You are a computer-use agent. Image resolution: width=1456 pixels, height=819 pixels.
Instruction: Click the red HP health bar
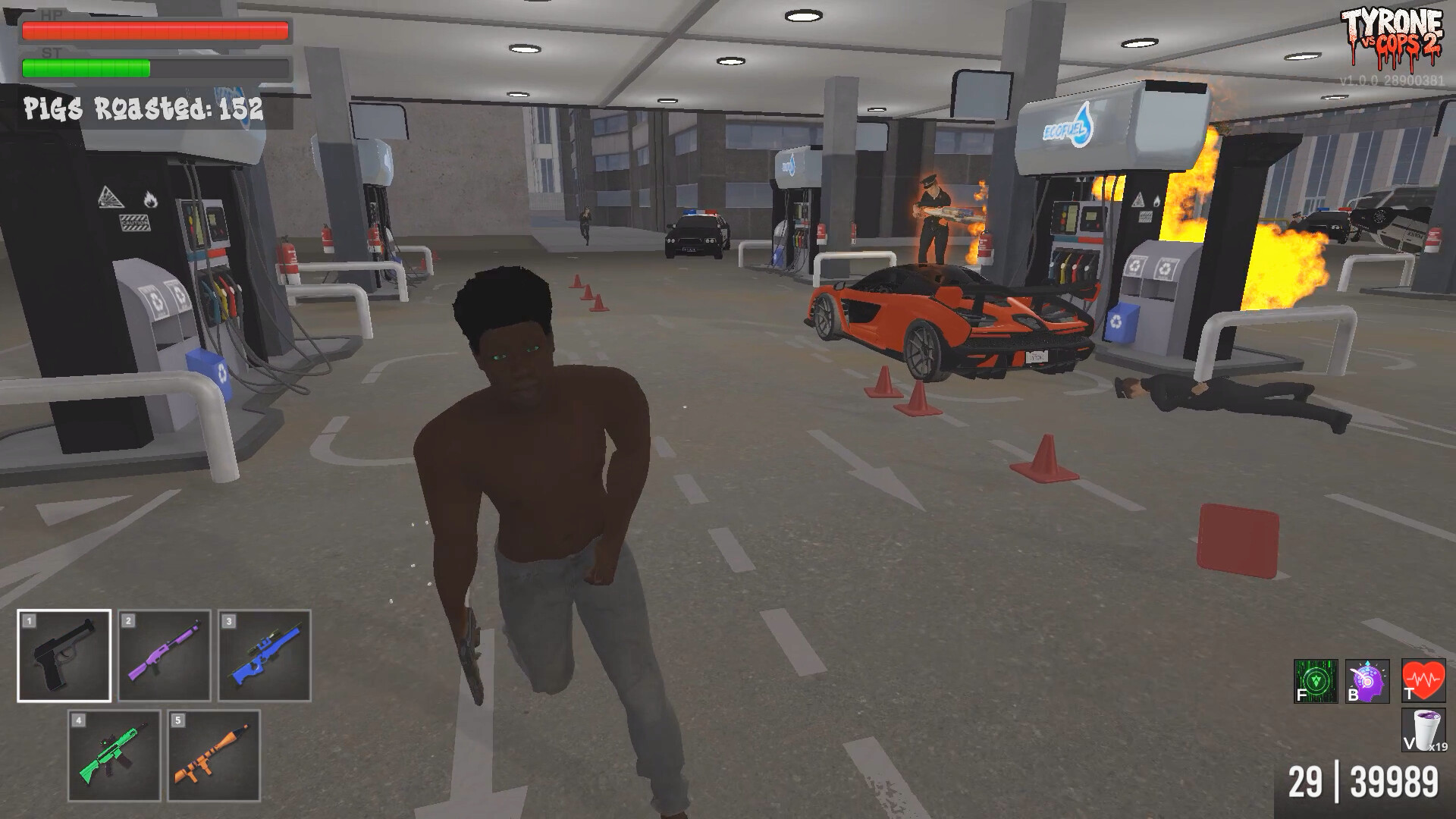tap(155, 30)
